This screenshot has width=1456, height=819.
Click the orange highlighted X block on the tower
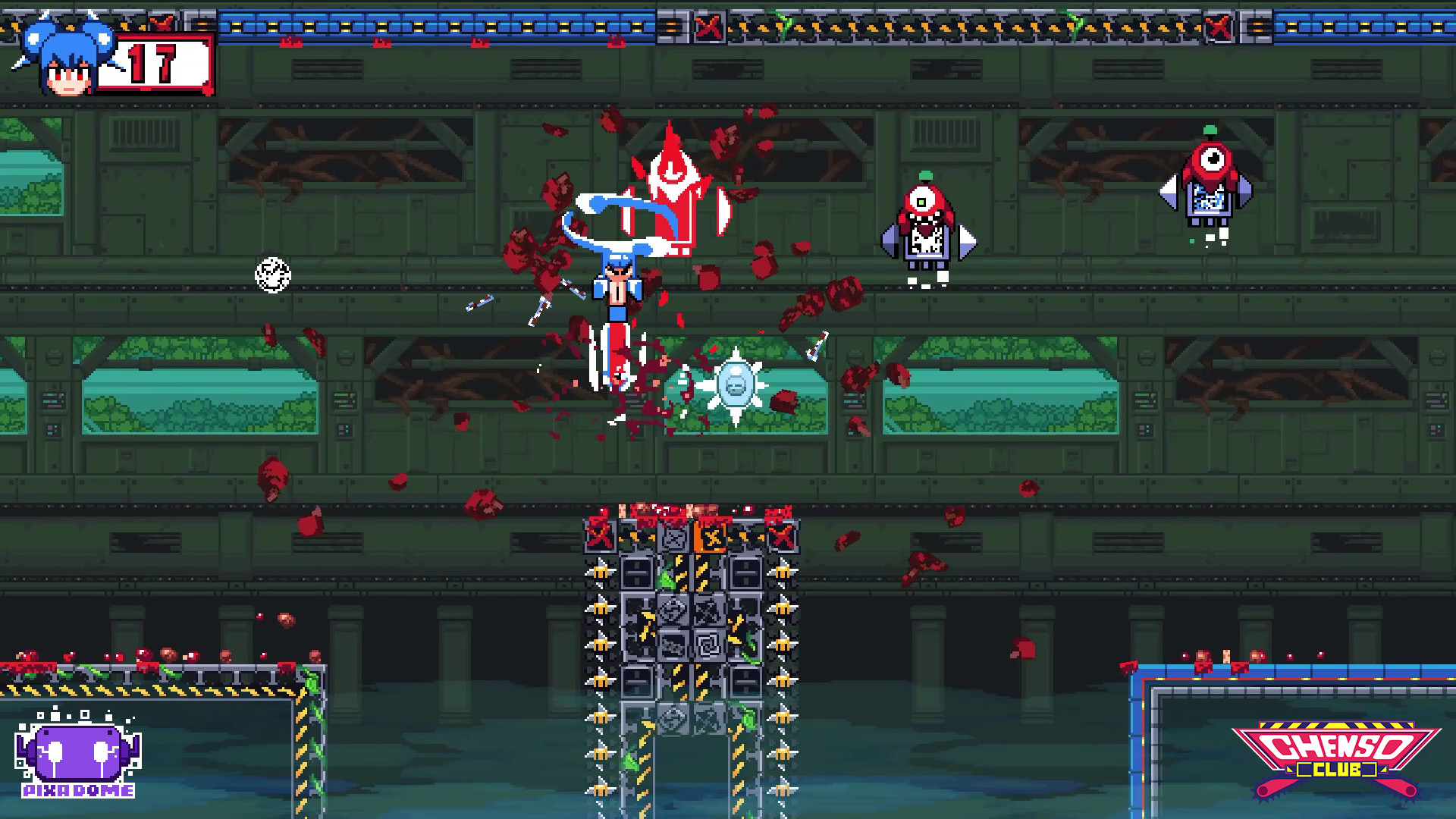(711, 538)
